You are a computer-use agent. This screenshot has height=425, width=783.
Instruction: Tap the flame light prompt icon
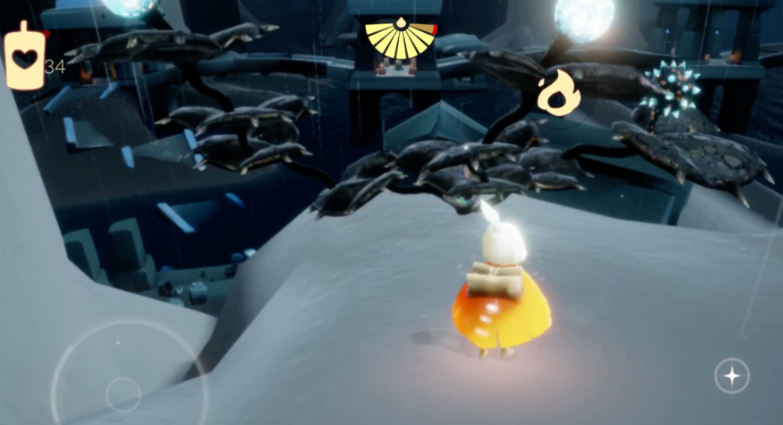(x=558, y=92)
